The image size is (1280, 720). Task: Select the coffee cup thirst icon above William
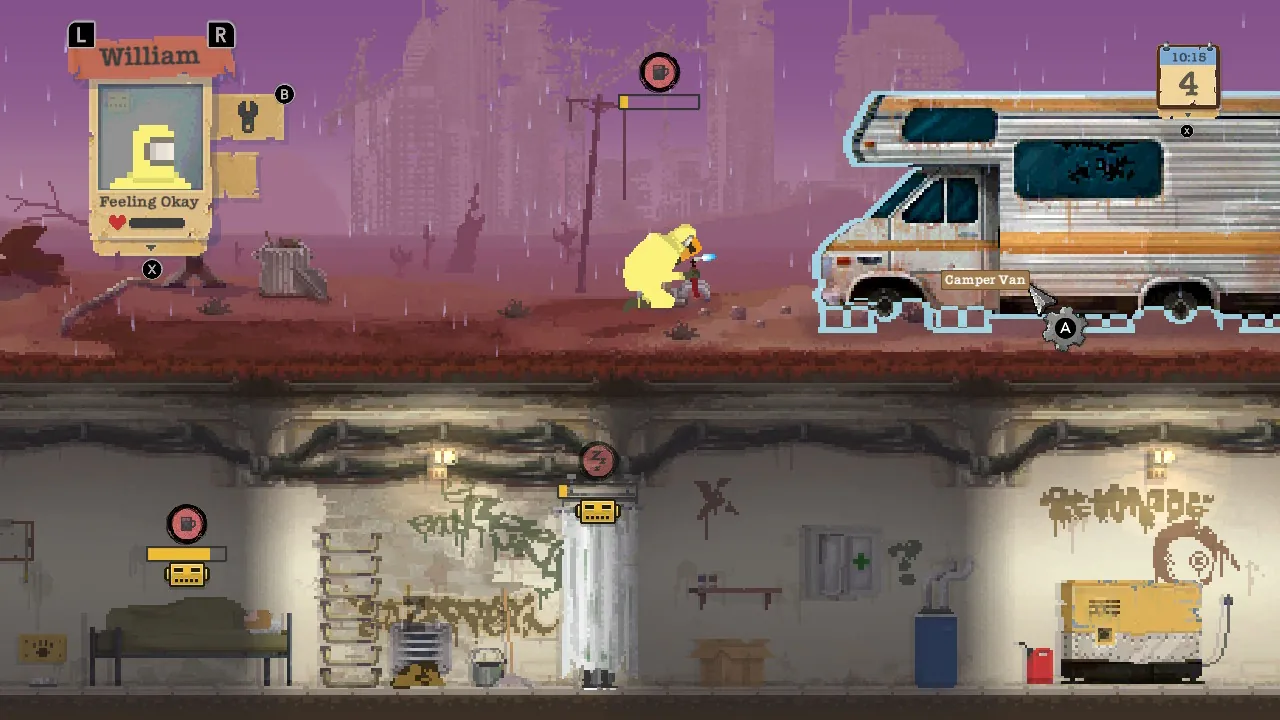(659, 72)
